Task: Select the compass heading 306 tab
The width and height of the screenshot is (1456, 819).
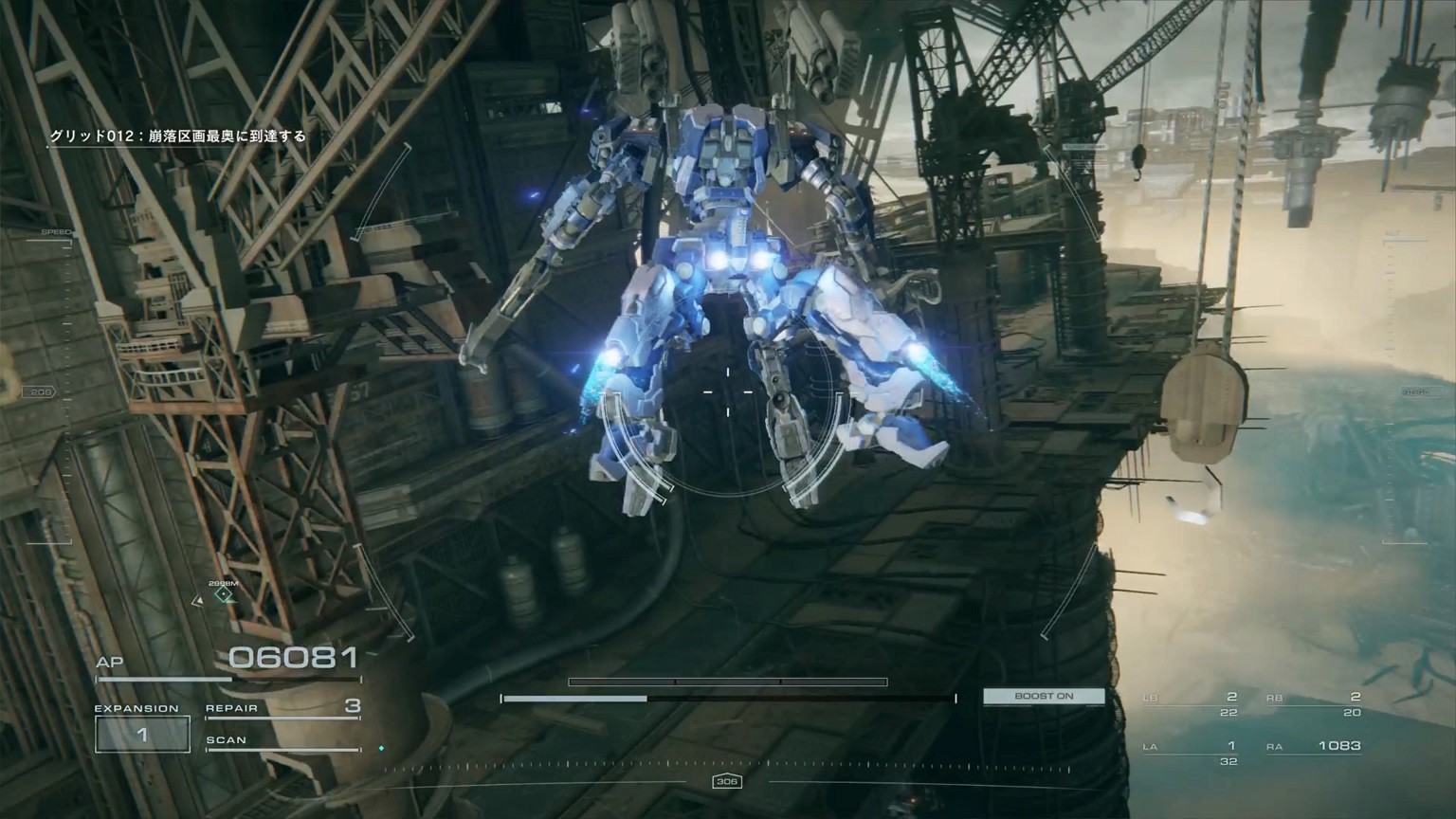Action: coord(727,782)
